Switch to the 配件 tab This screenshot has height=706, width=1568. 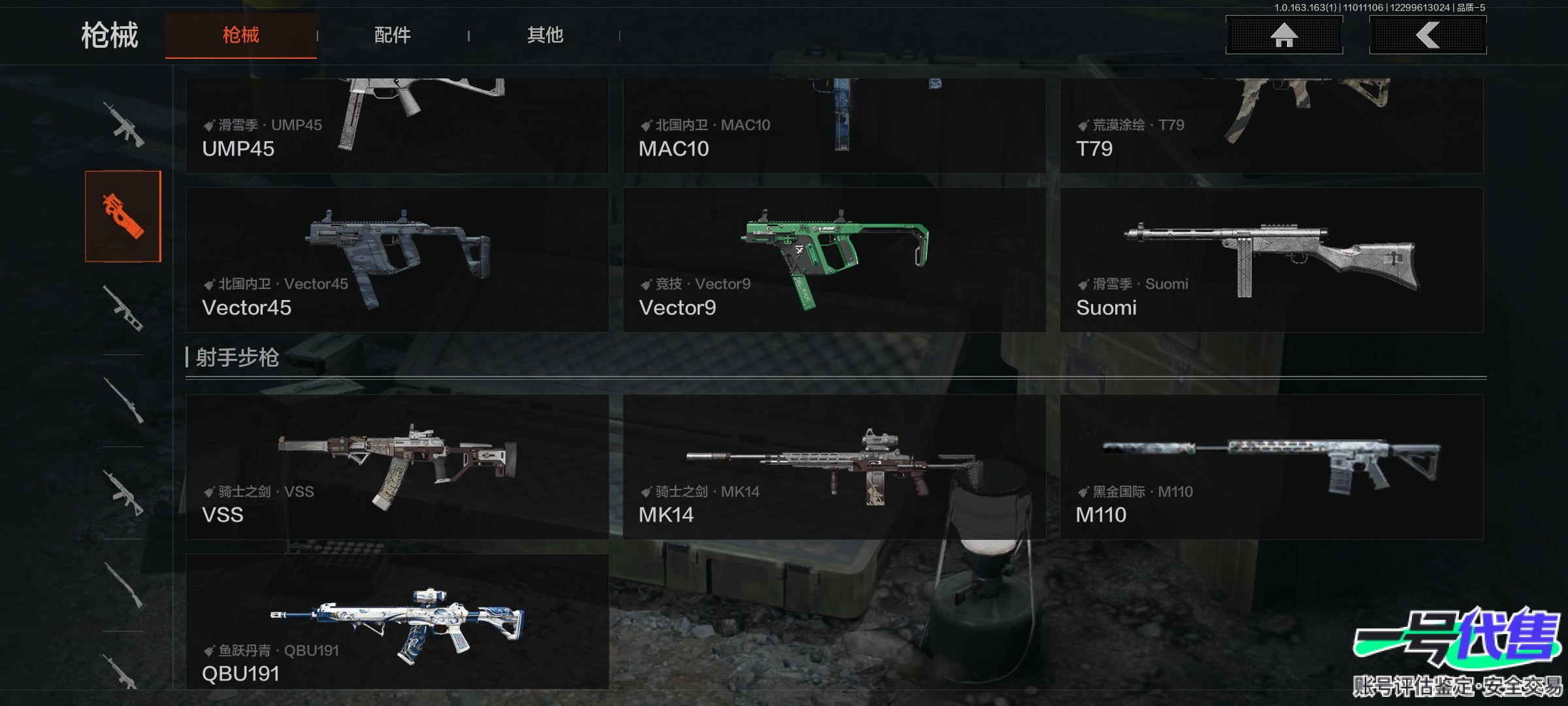(392, 35)
